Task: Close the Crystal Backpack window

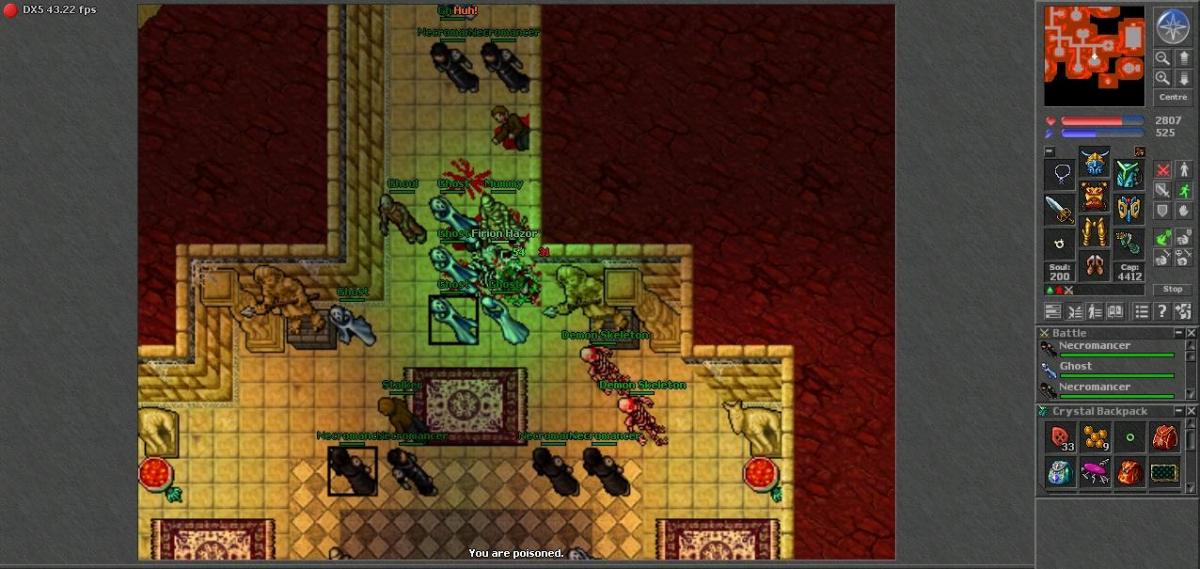Action: pos(1191,411)
